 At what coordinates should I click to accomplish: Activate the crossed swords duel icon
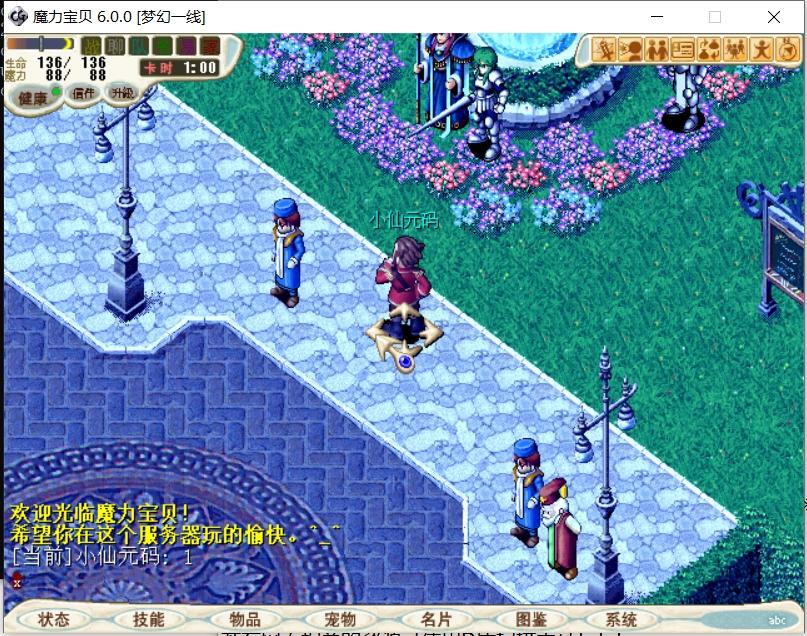click(604, 49)
